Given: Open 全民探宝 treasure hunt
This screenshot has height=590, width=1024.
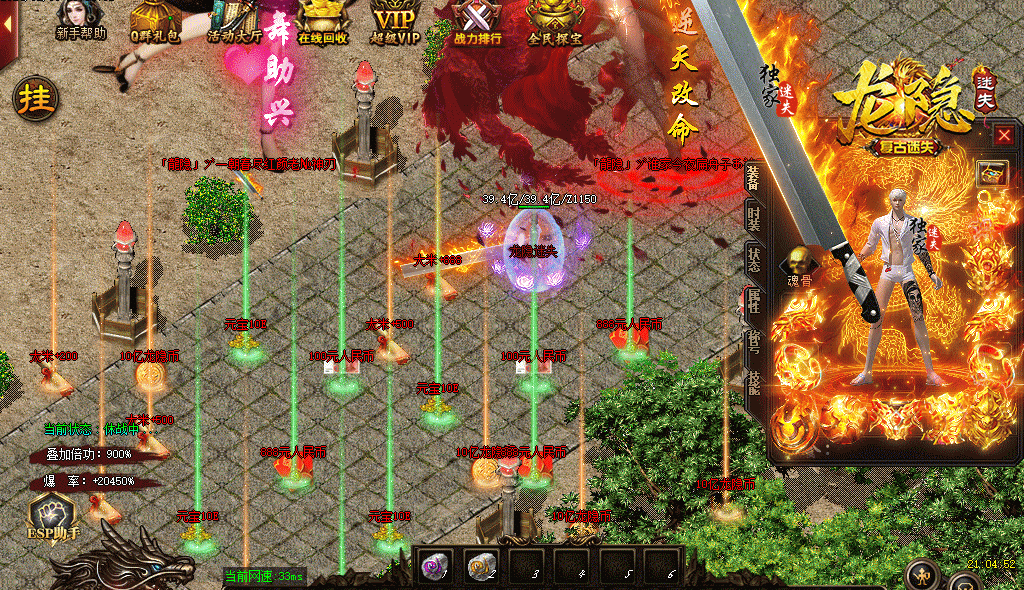Looking at the screenshot, I should [555, 20].
